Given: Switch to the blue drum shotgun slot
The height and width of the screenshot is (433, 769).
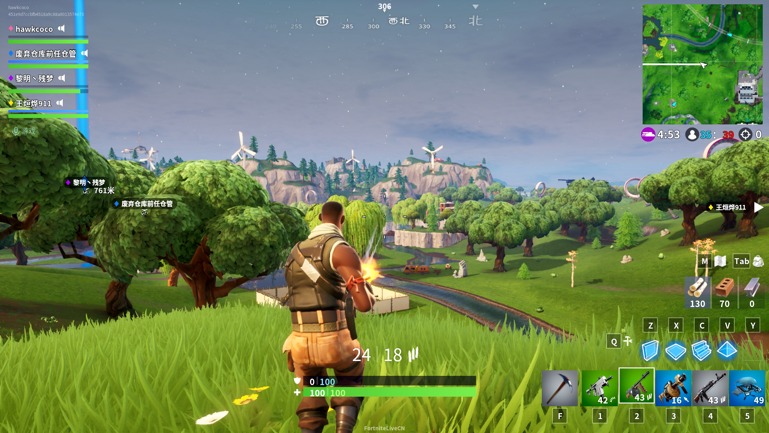Looking at the screenshot, I should (x=673, y=388).
